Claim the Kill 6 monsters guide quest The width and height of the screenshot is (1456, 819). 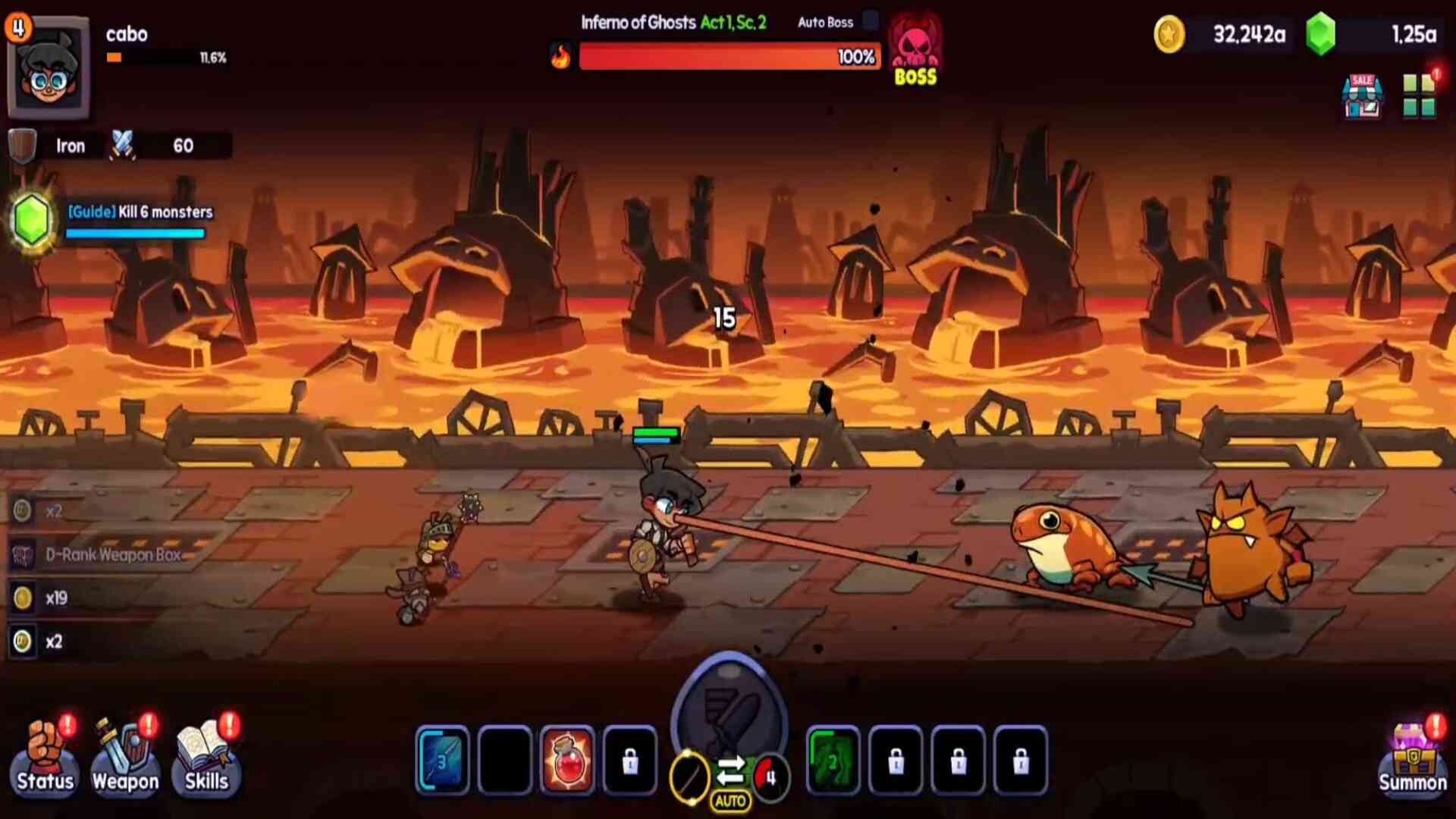tap(32, 220)
